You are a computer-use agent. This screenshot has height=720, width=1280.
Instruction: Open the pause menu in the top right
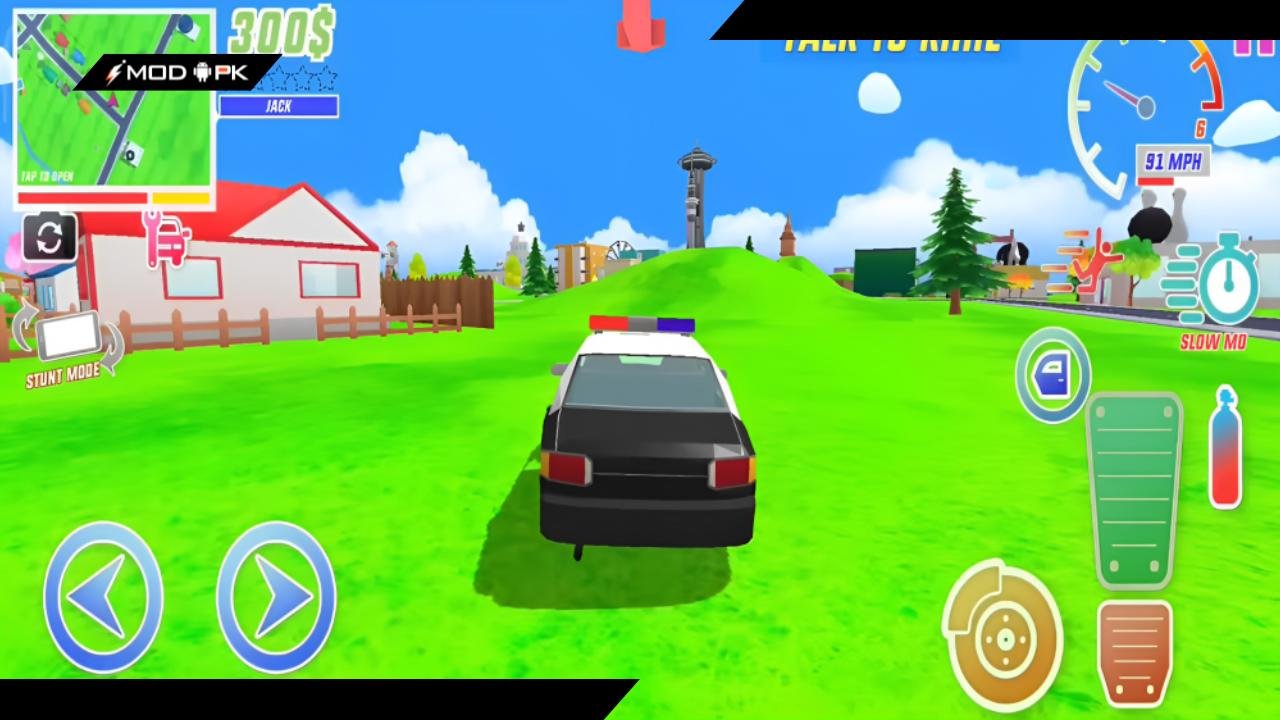[1252, 45]
